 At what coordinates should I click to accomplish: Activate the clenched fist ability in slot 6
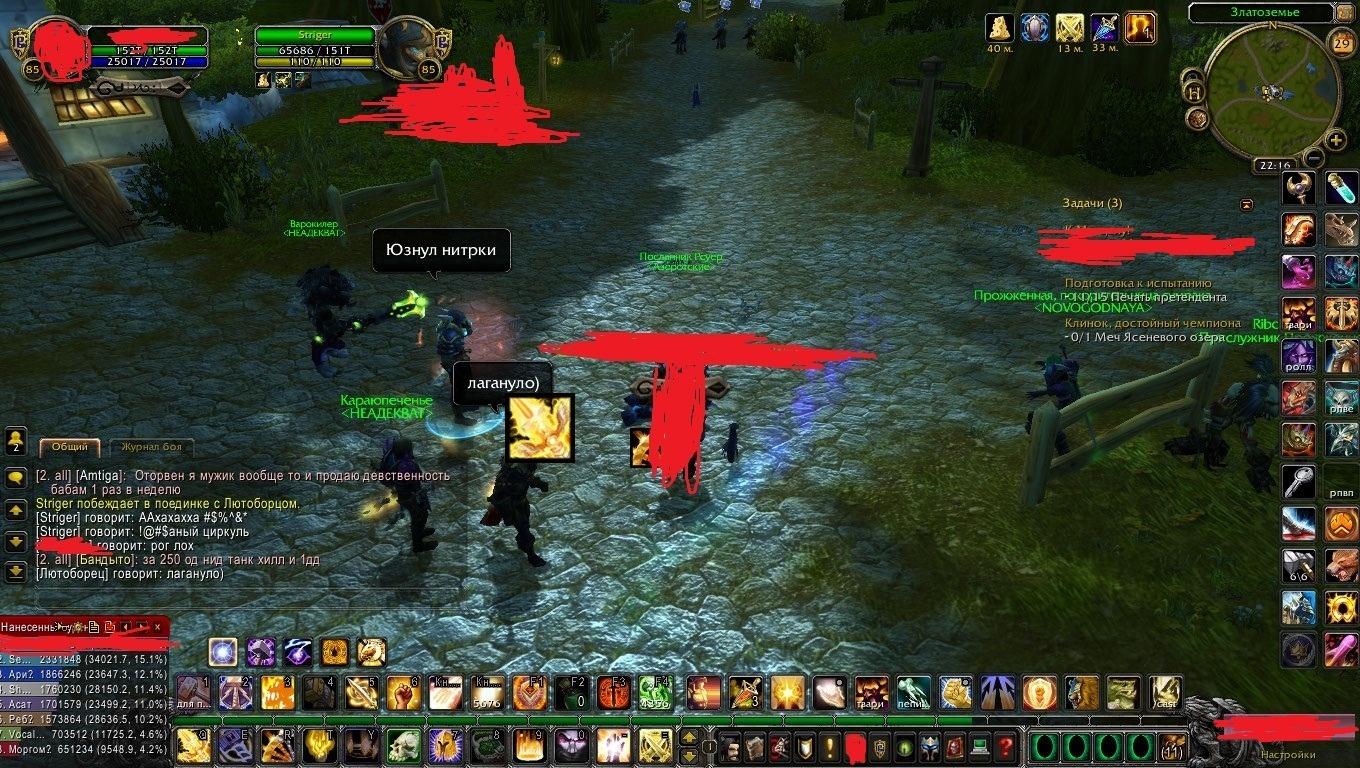pyautogui.click(x=403, y=692)
